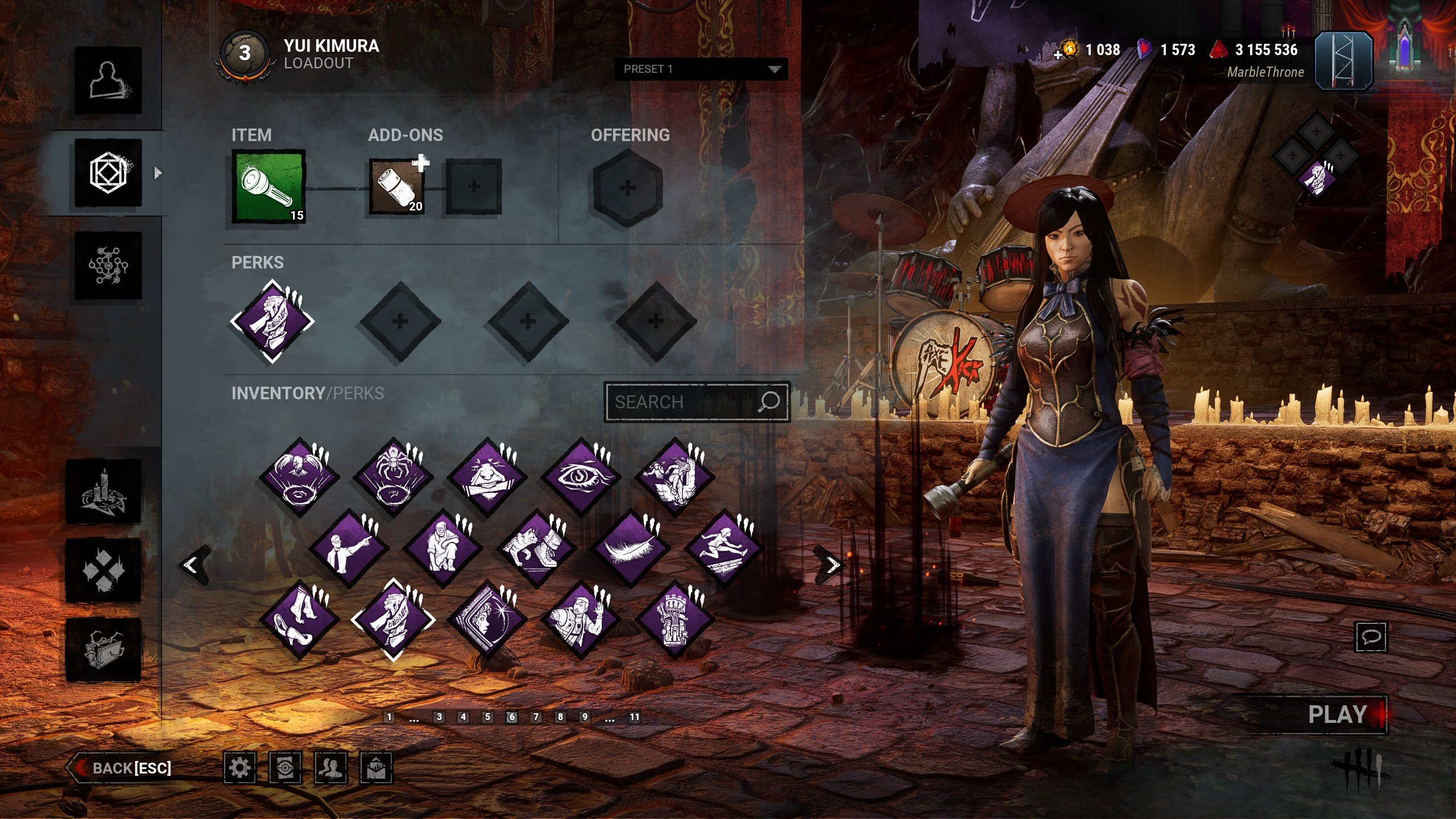Viewport: 1456px width, 819px height.
Task: Click the perk search field
Action: coord(685,402)
